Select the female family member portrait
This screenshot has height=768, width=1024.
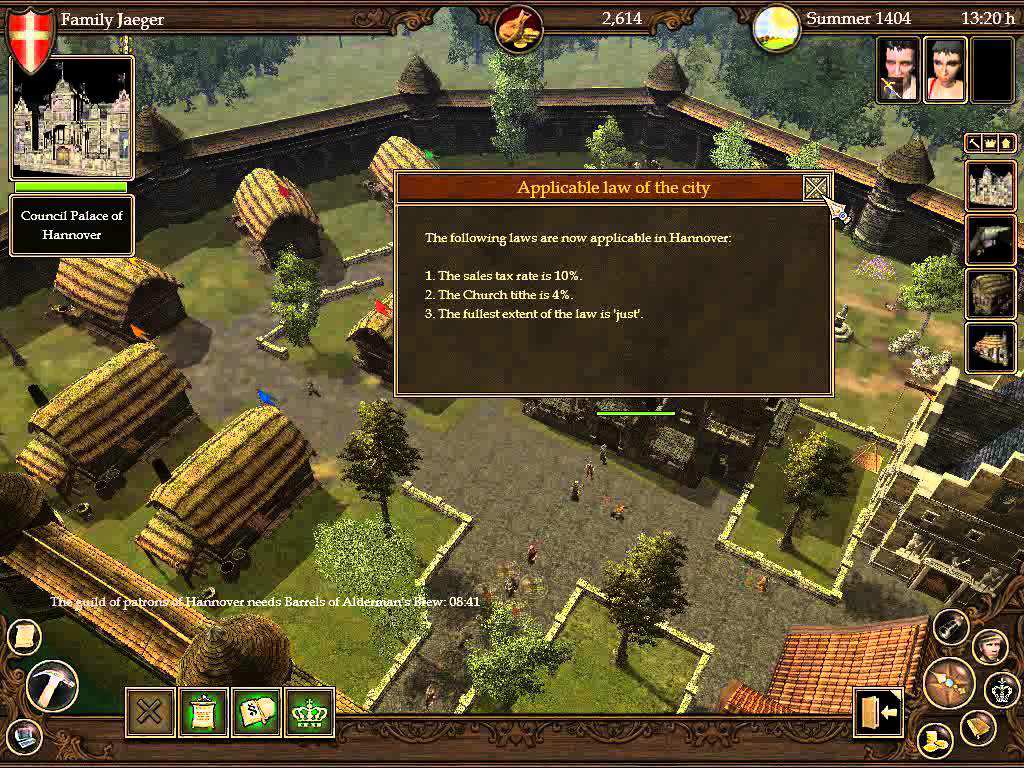[944, 70]
